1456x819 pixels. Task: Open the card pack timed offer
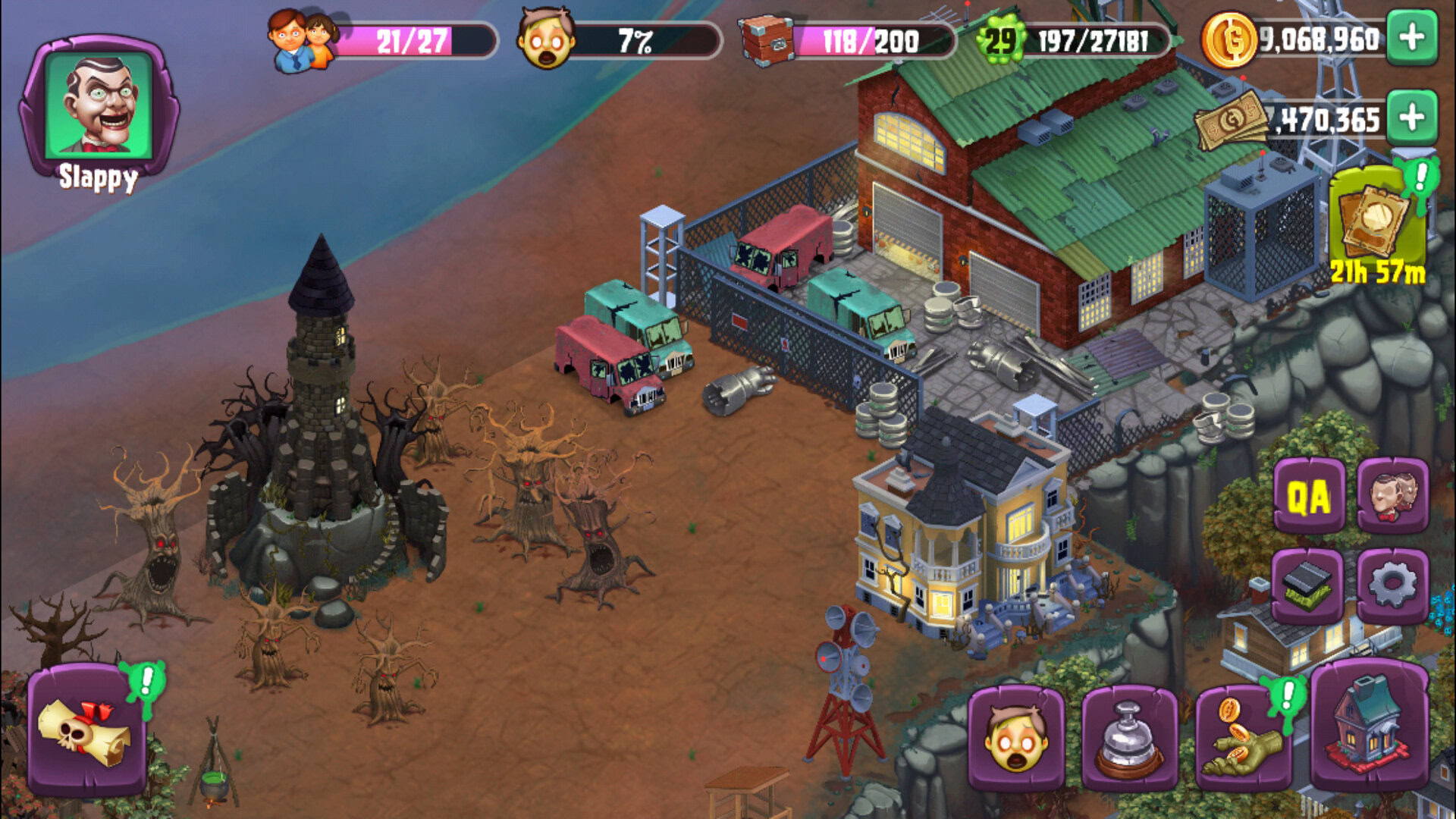coord(1374,219)
